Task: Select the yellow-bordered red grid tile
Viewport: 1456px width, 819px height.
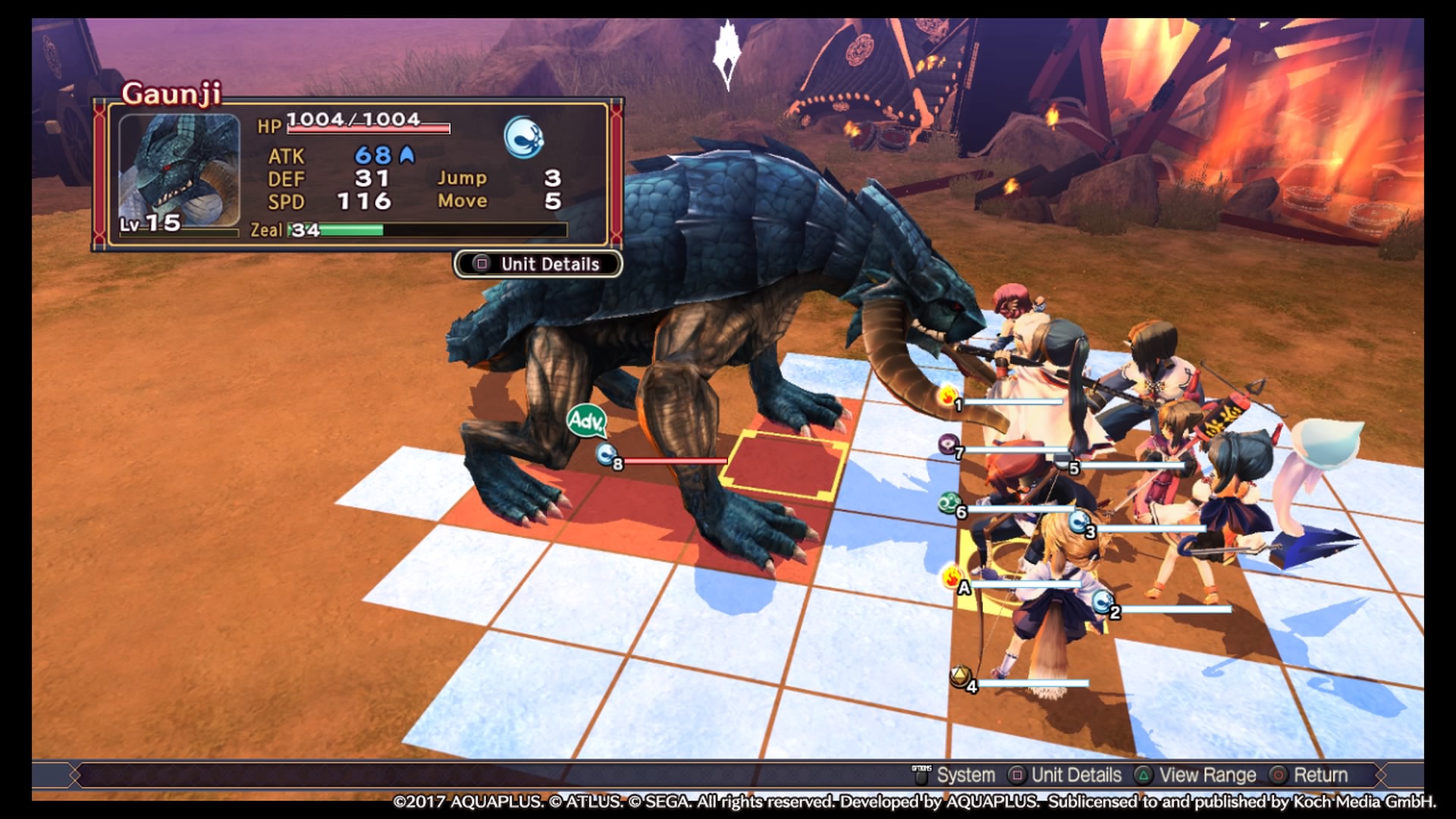Action: coord(785,463)
